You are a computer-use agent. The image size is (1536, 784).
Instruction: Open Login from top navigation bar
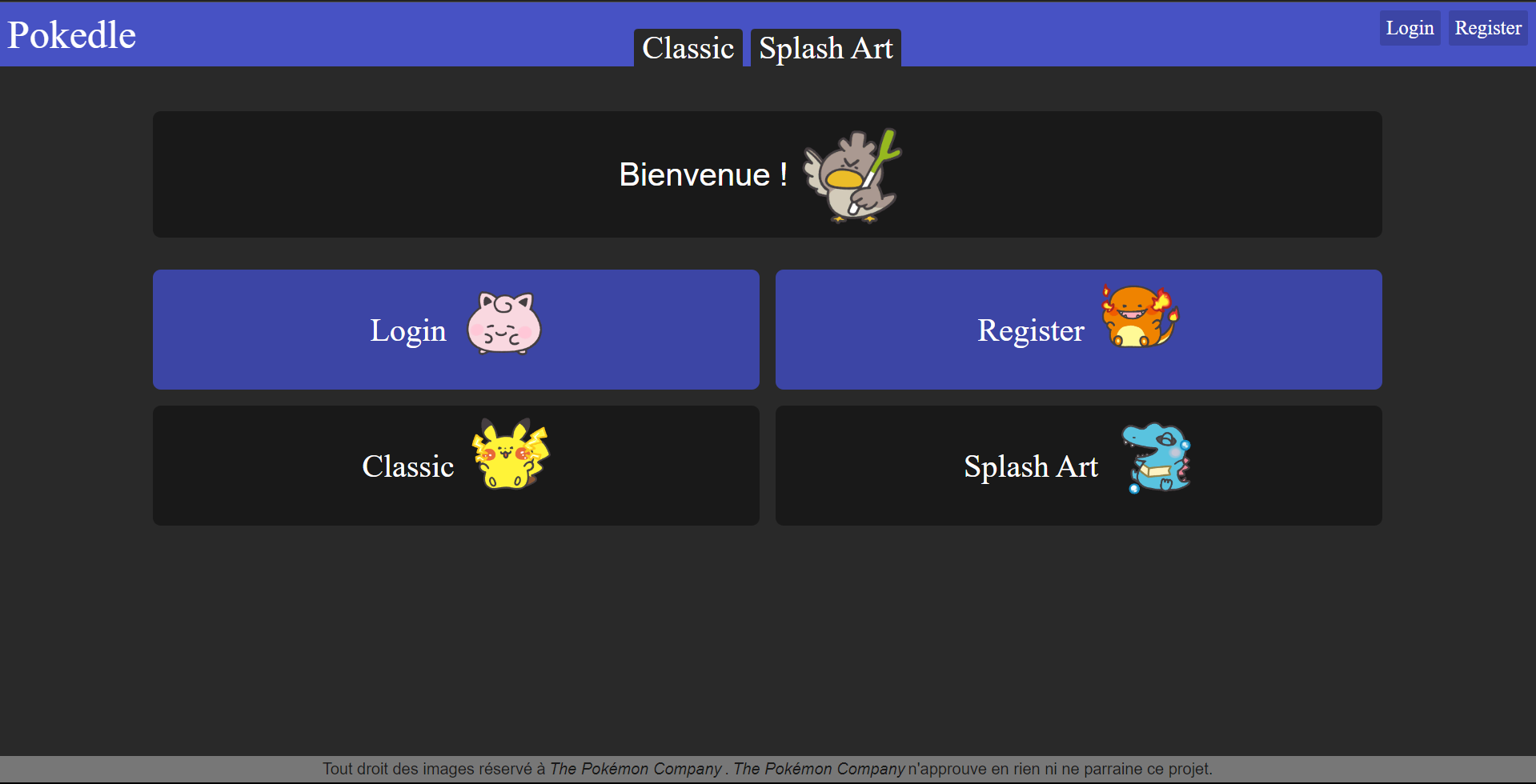[1409, 26]
